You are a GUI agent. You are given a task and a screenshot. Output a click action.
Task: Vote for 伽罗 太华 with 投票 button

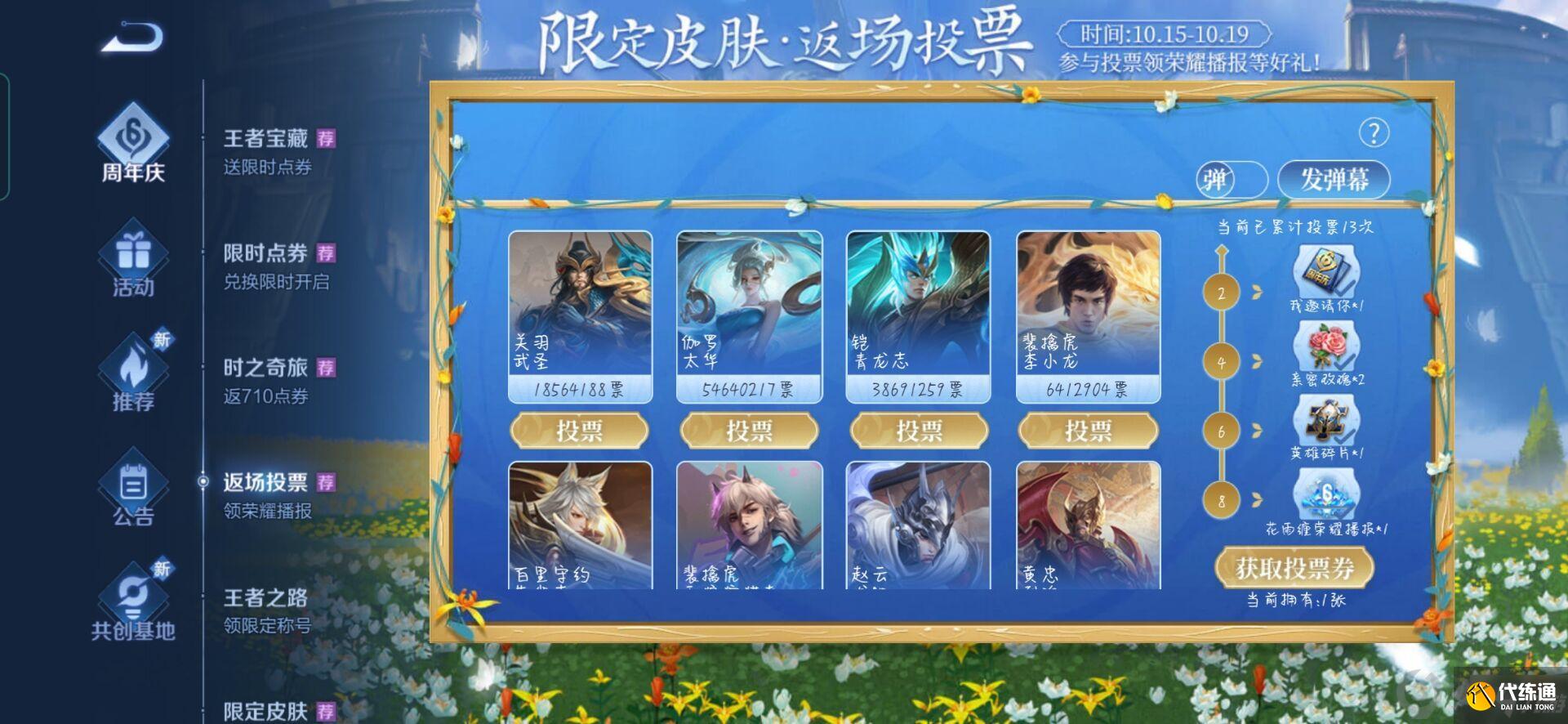[x=751, y=431]
